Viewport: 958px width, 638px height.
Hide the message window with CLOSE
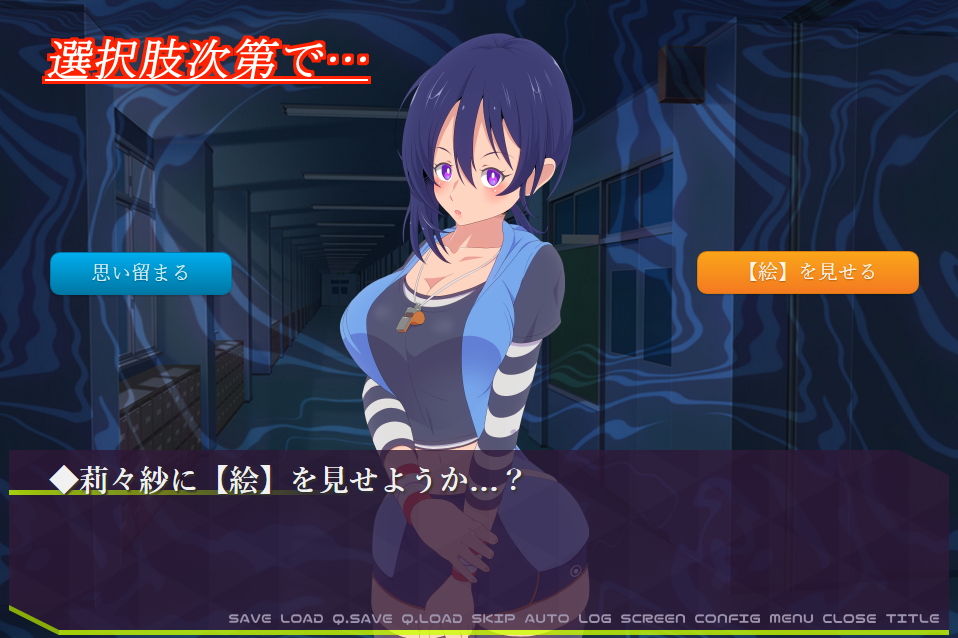[848, 618]
